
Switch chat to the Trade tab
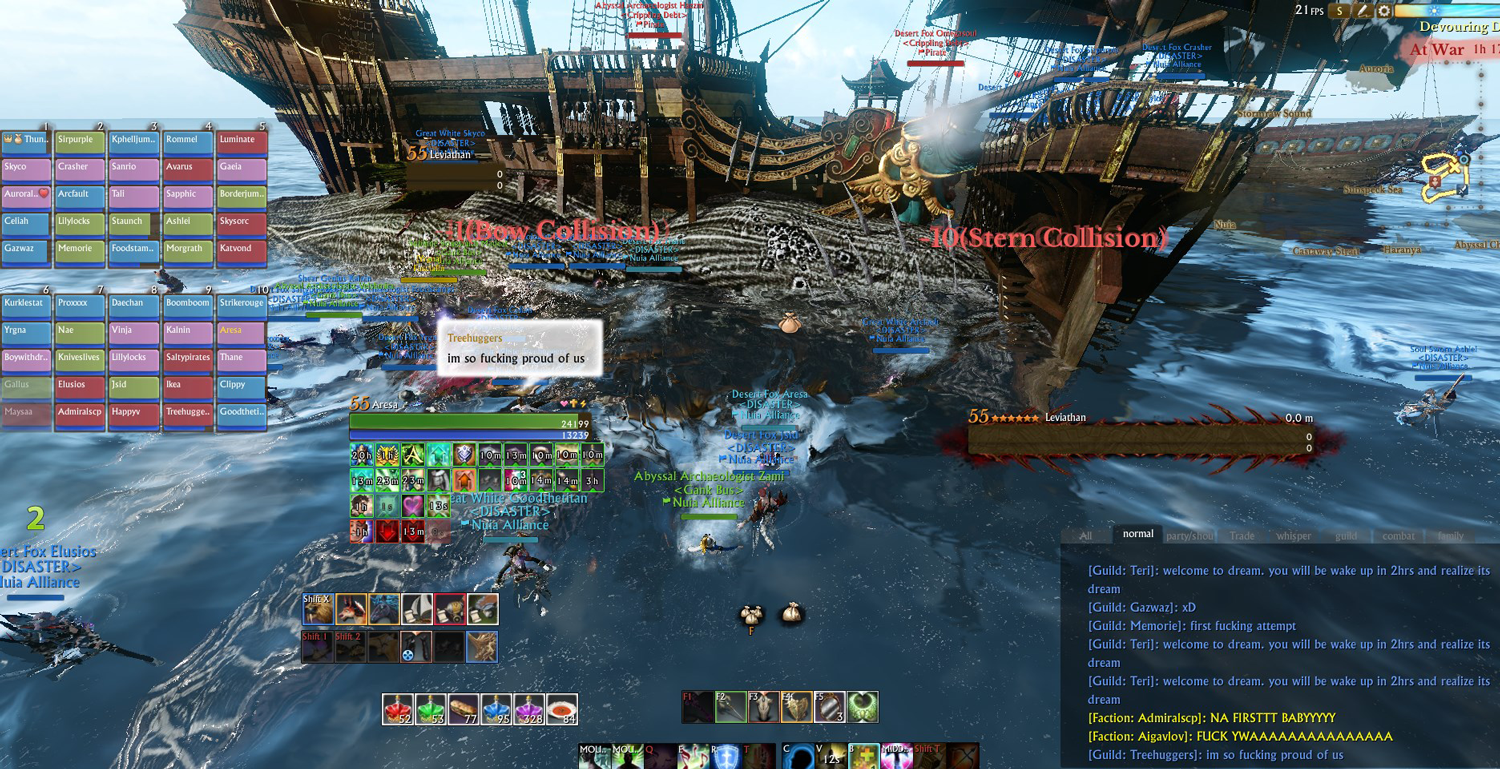click(1242, 536)
